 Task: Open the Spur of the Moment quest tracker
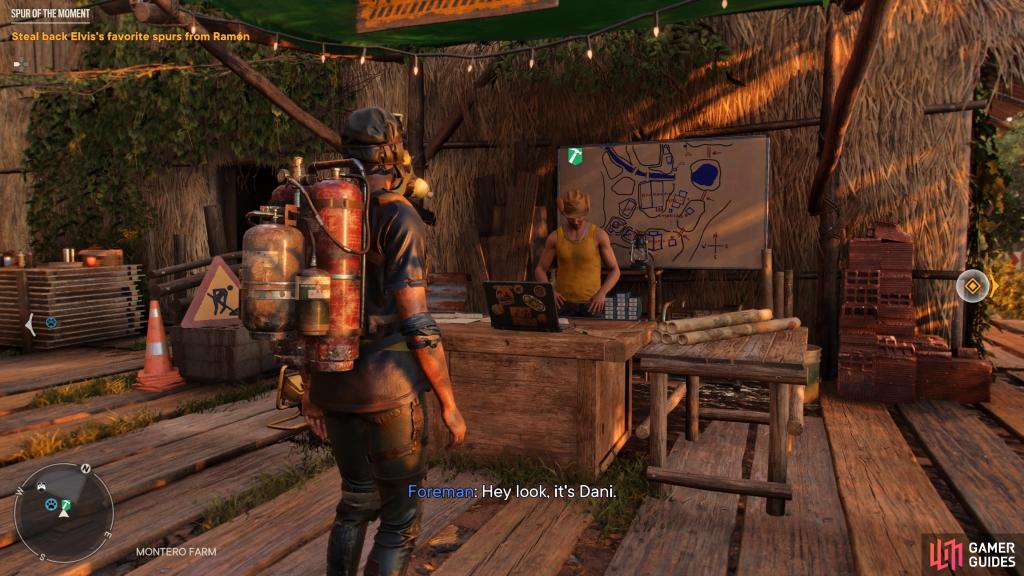click(x=50, y=13)
